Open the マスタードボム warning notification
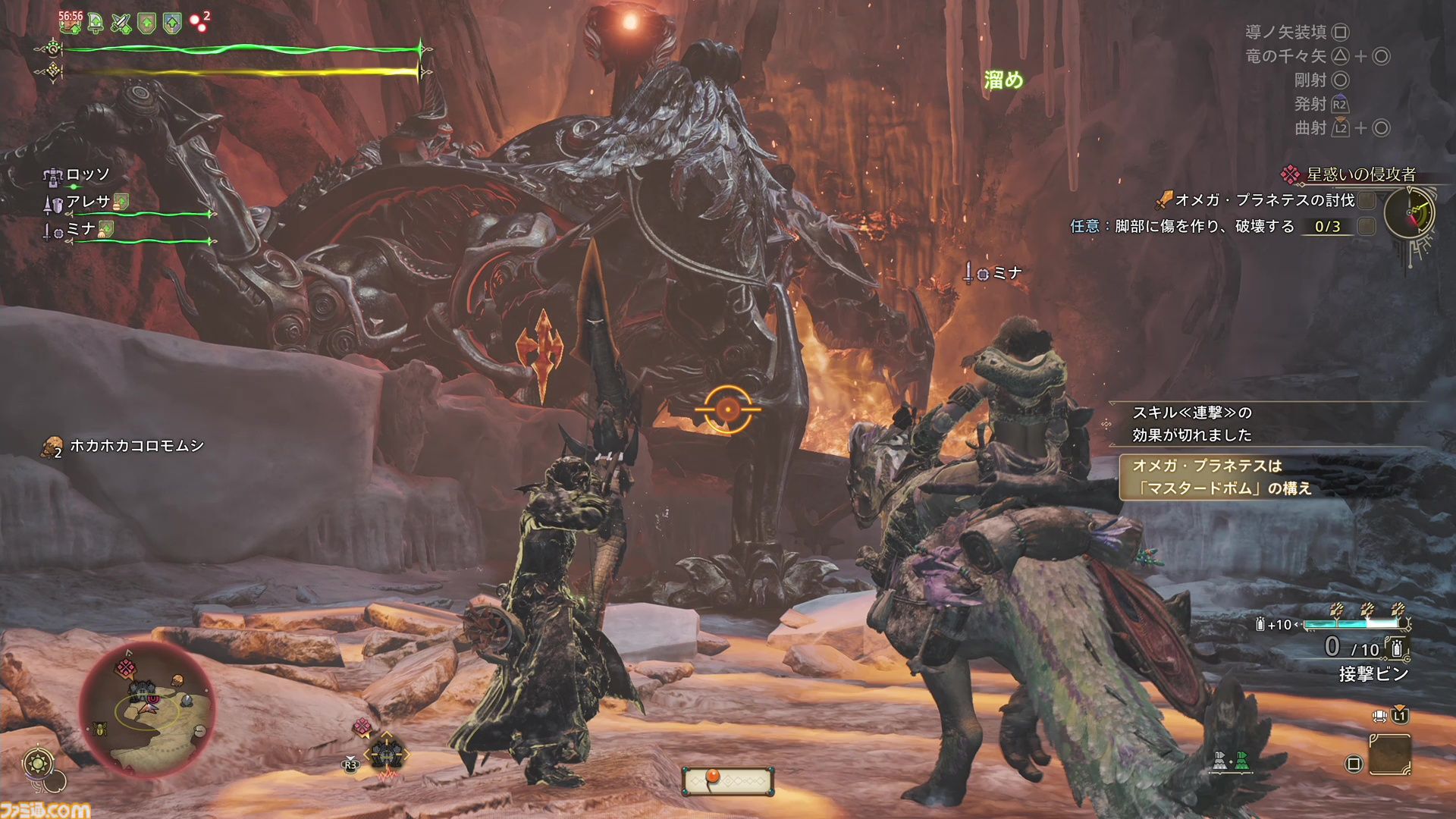 pos(1222,477)
